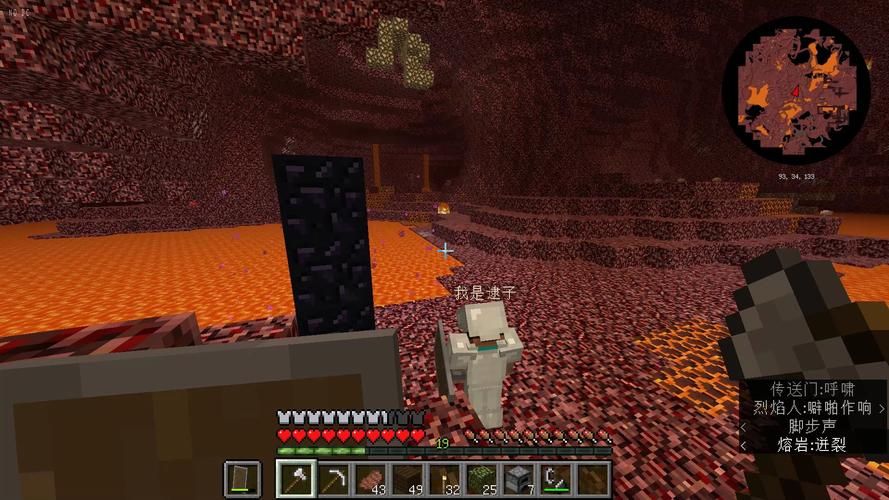Choose the green block stack of 25
889x500 pixels.
[481, 479]
